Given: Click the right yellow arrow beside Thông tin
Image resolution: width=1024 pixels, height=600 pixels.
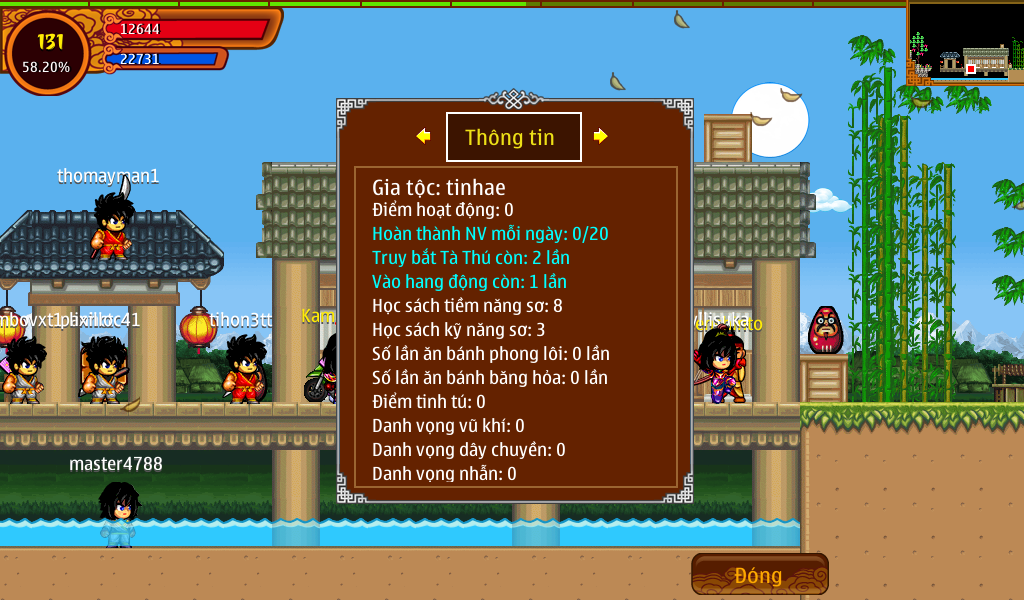Looking at the screenshot, I should pos(600,136).
